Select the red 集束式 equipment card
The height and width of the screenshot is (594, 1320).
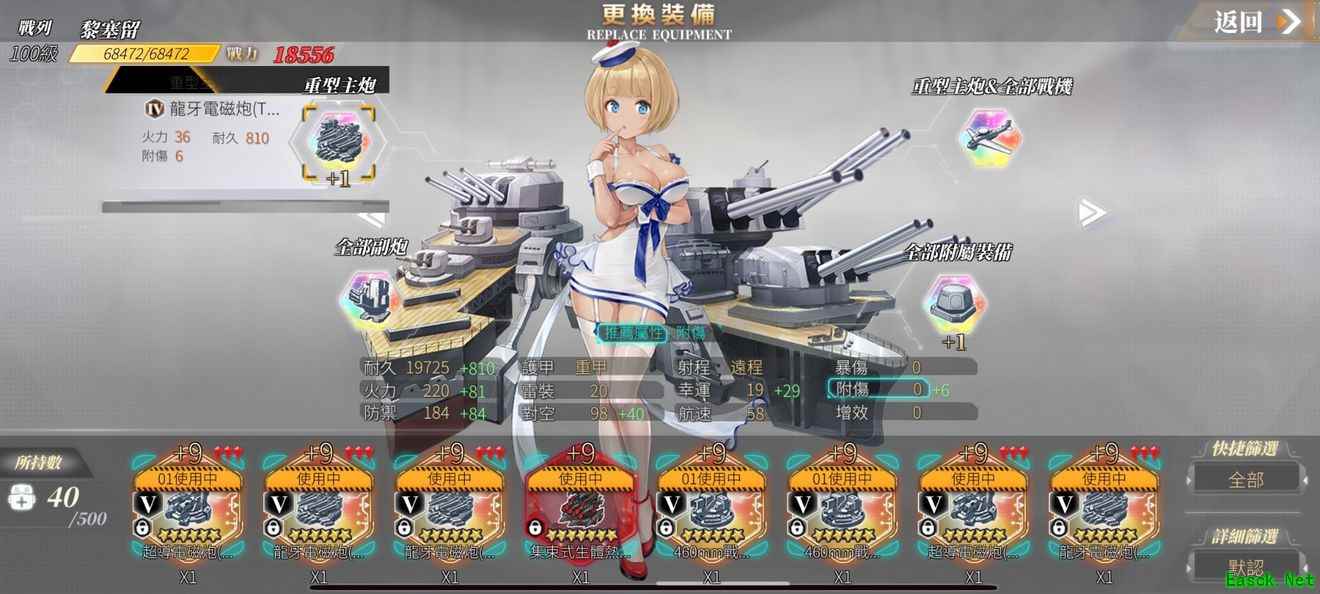tap(580, 508)
